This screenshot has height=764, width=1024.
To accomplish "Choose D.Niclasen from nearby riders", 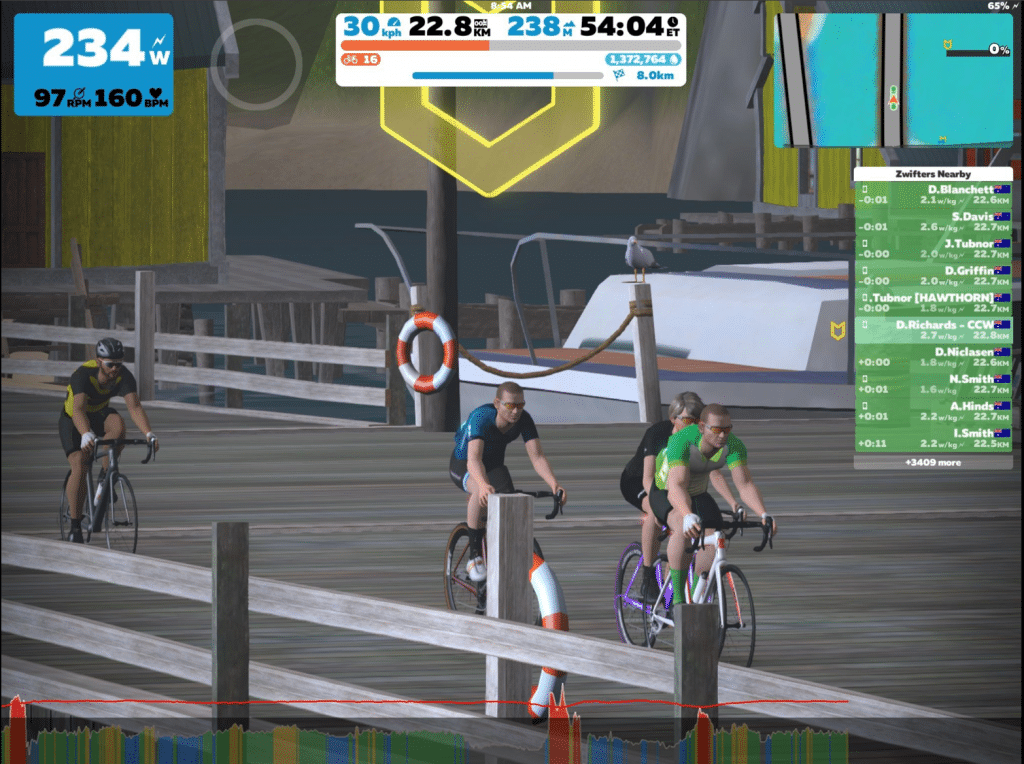I will [933, 357].
